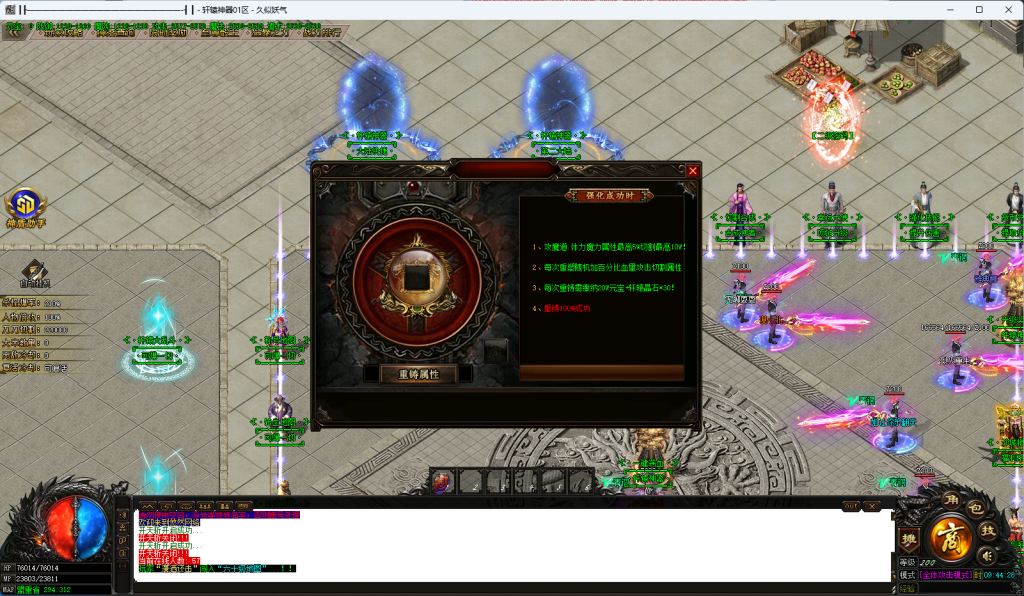Screen dimensions: 1024x596
Task: Click the 摊 stall banner button
Action: [x=910, y=539]
